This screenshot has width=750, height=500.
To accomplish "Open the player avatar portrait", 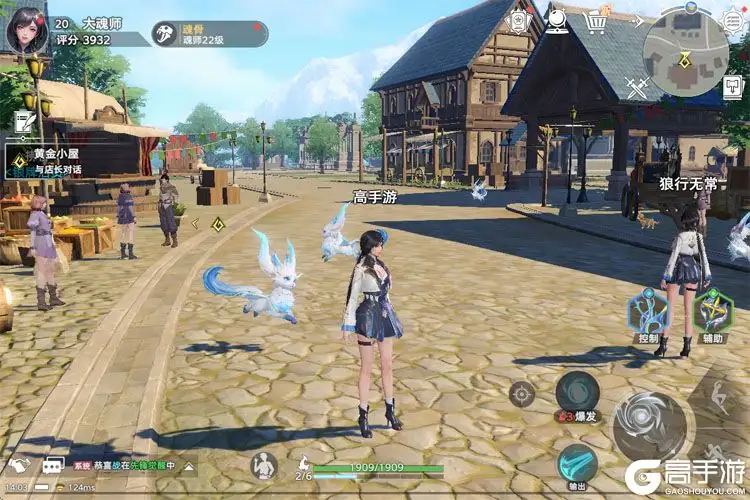I will click(27, 29).
